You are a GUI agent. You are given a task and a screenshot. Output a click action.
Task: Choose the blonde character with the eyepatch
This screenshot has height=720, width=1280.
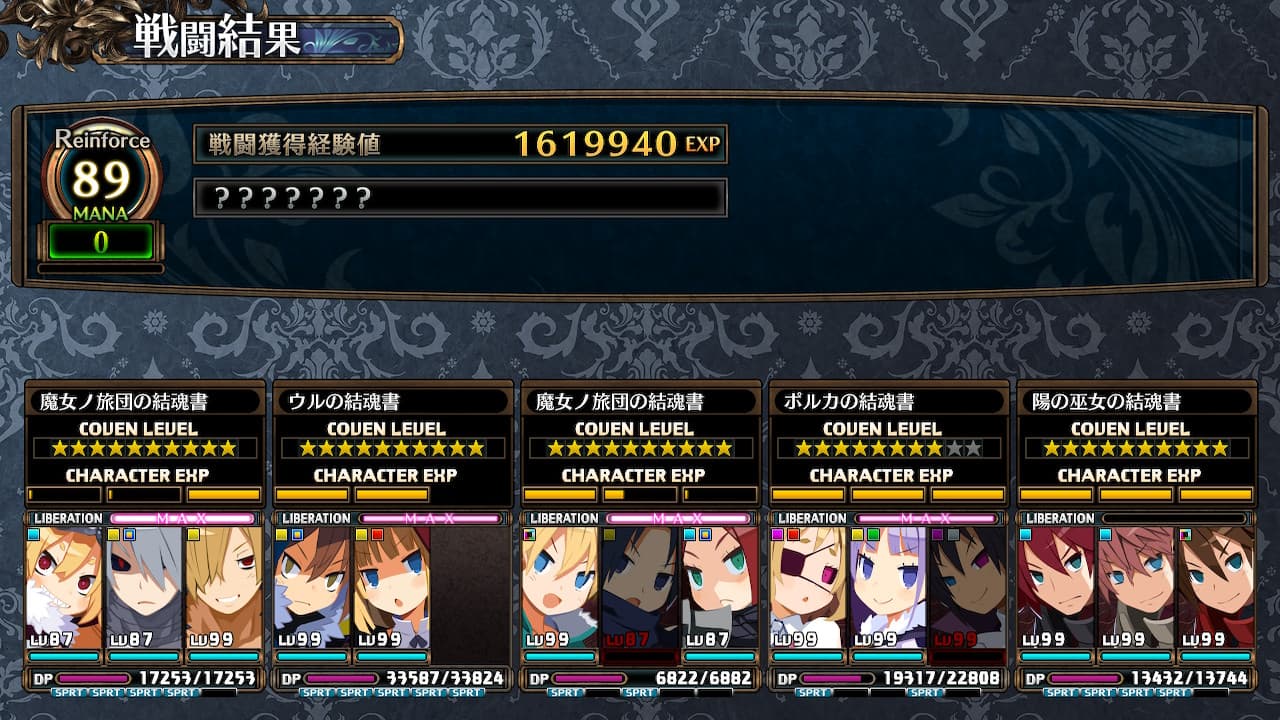(x=808, y=587)
